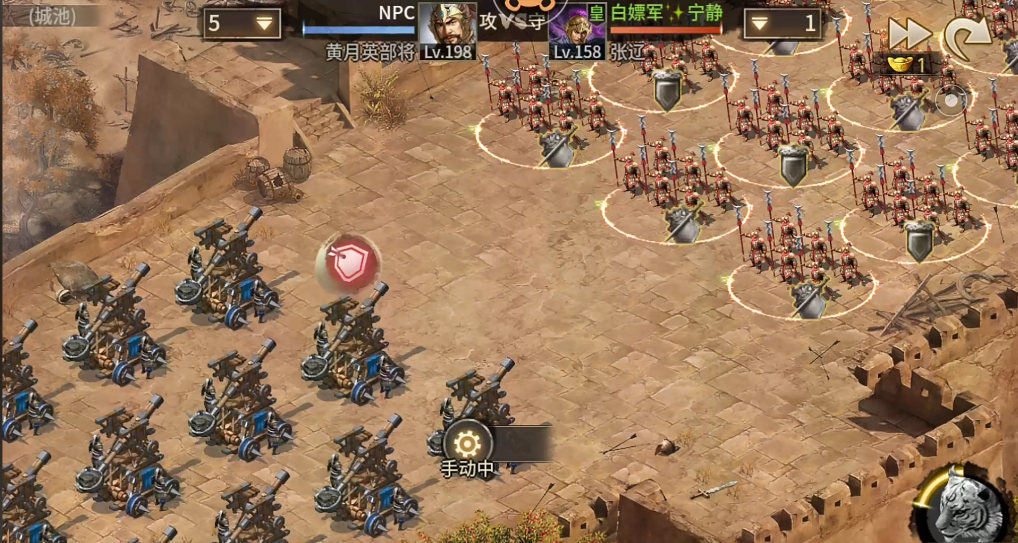Open the defender troop count dropdown showing 1
Image resolution: width=1018 pixels, height=543 pixels.
[x=783, y=23]
